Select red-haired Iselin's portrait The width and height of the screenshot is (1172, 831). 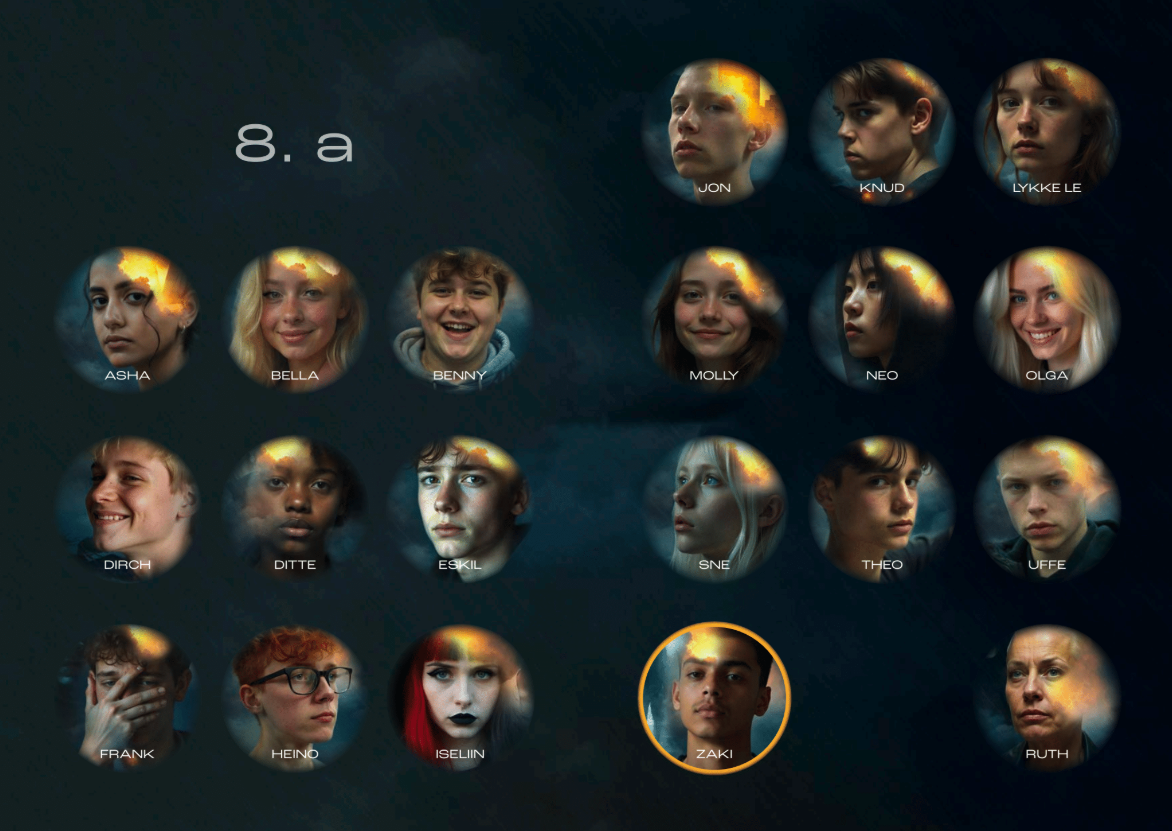pyautogui.click(x=460, y=696)
